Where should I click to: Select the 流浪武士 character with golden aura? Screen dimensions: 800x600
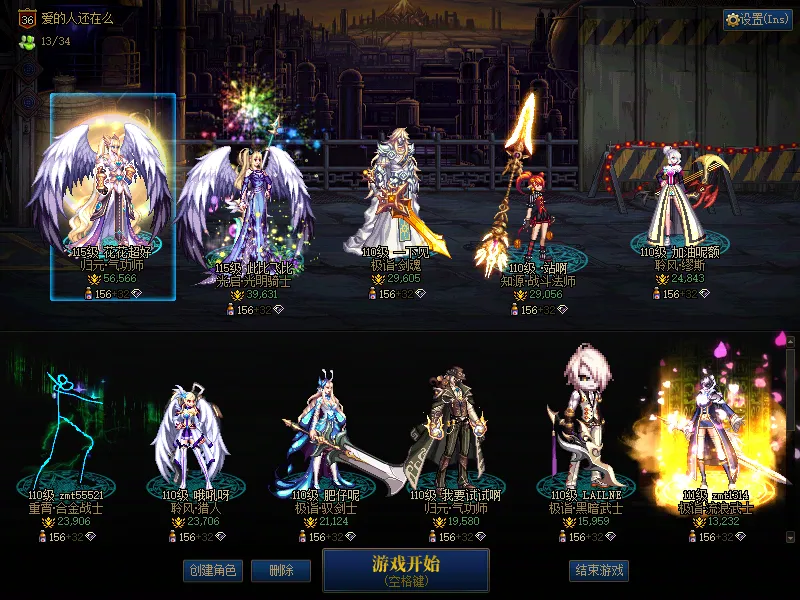coord(712,440)
